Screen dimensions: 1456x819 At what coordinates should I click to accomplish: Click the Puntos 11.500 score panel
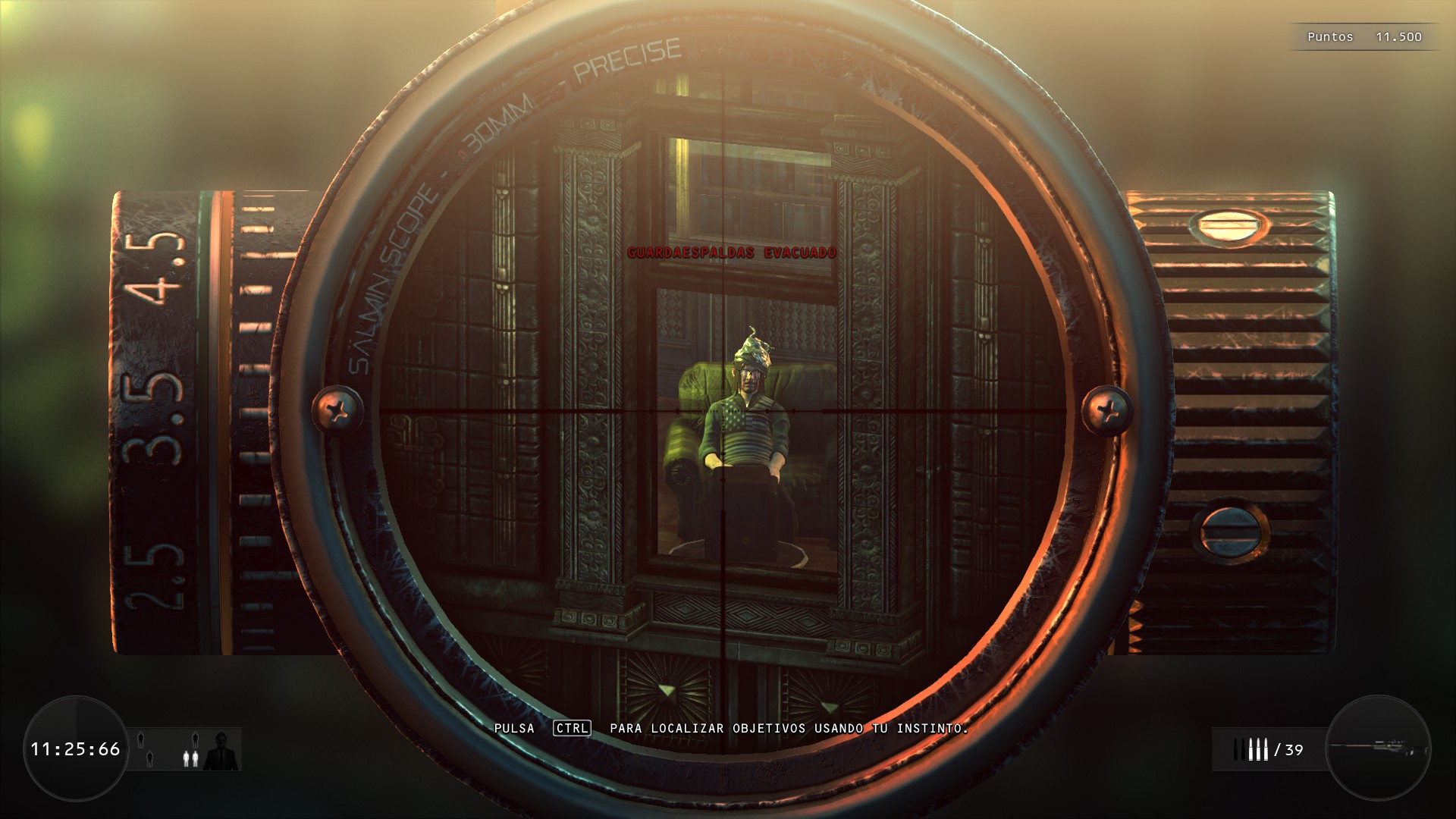click(x=1365, y=36)
